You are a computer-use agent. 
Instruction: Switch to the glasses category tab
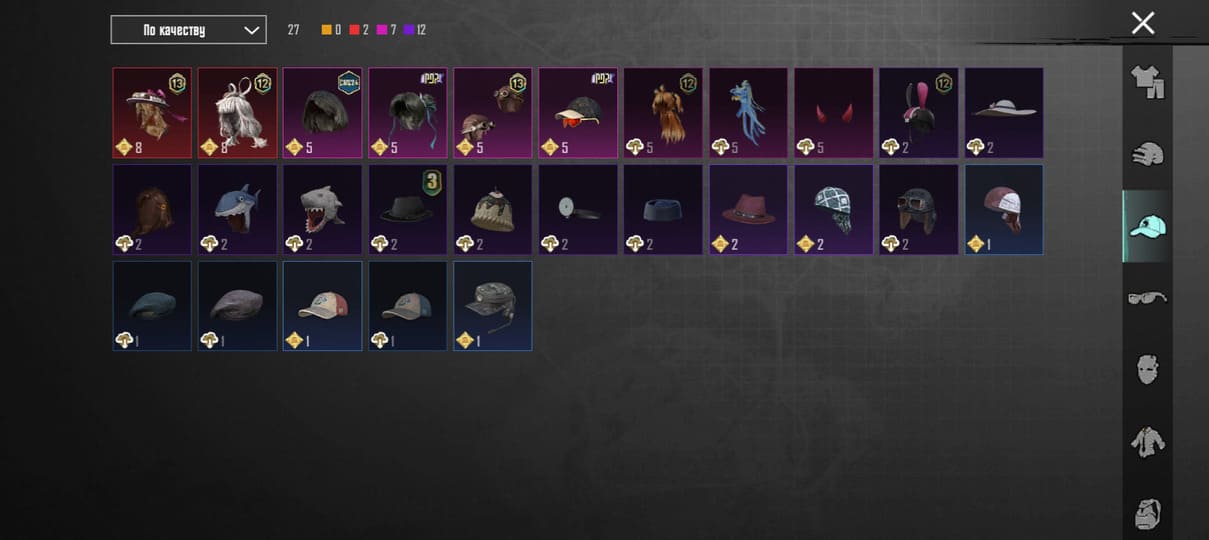point(1146,298)
